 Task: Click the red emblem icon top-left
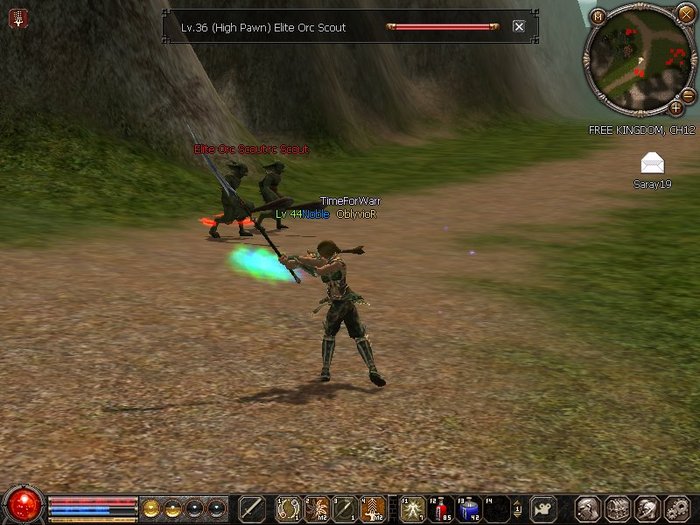pos(17,17)
